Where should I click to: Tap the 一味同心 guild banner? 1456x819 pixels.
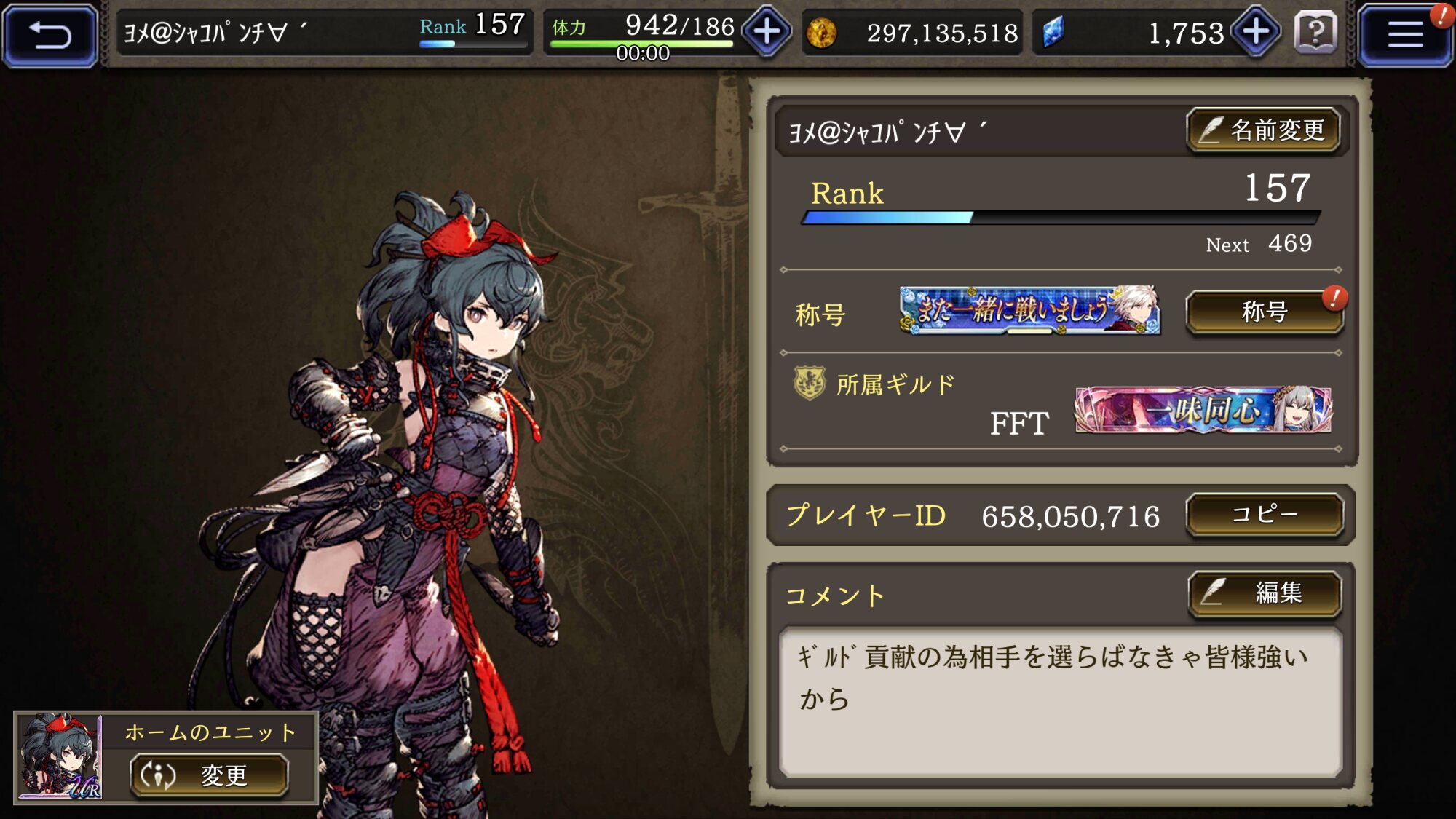(x=1203, y=410)
